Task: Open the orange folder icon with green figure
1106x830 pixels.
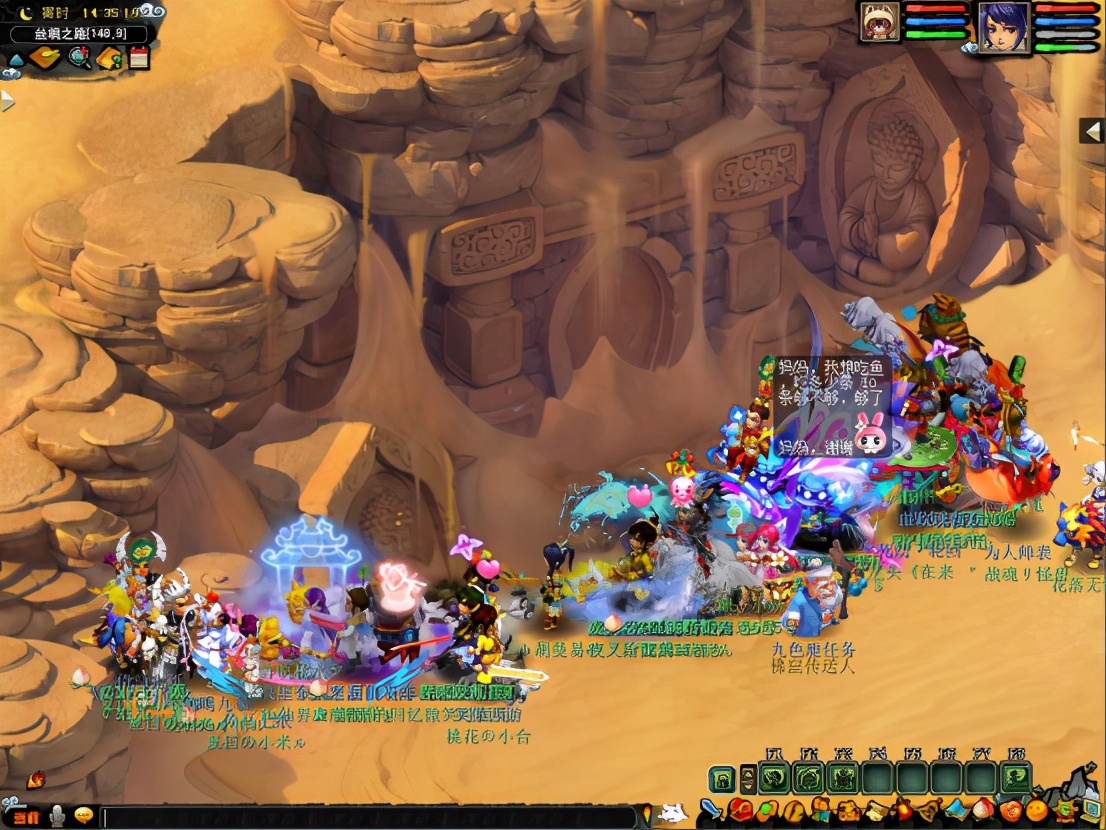Action: [109, 58]
